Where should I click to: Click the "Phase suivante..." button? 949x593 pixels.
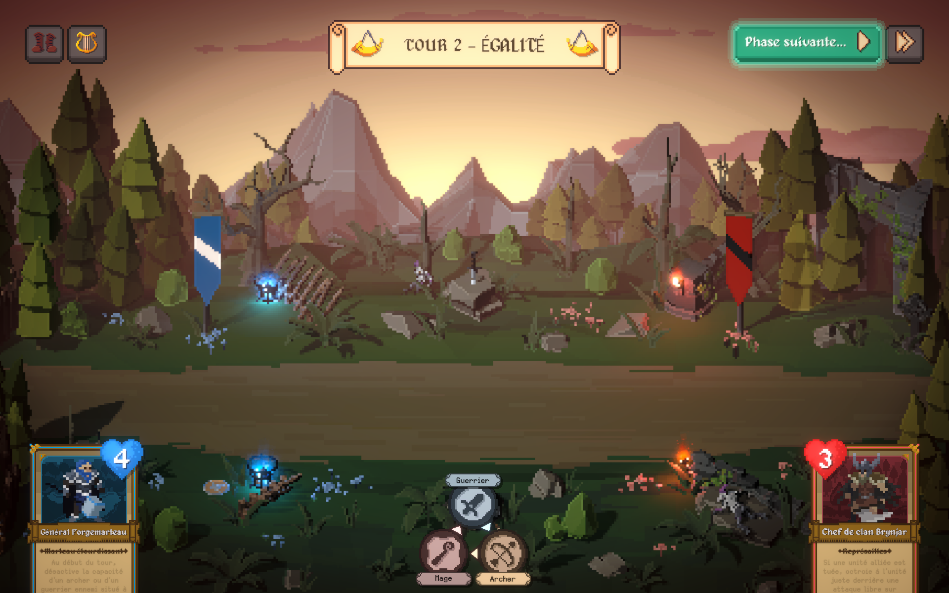pos(807,43)
